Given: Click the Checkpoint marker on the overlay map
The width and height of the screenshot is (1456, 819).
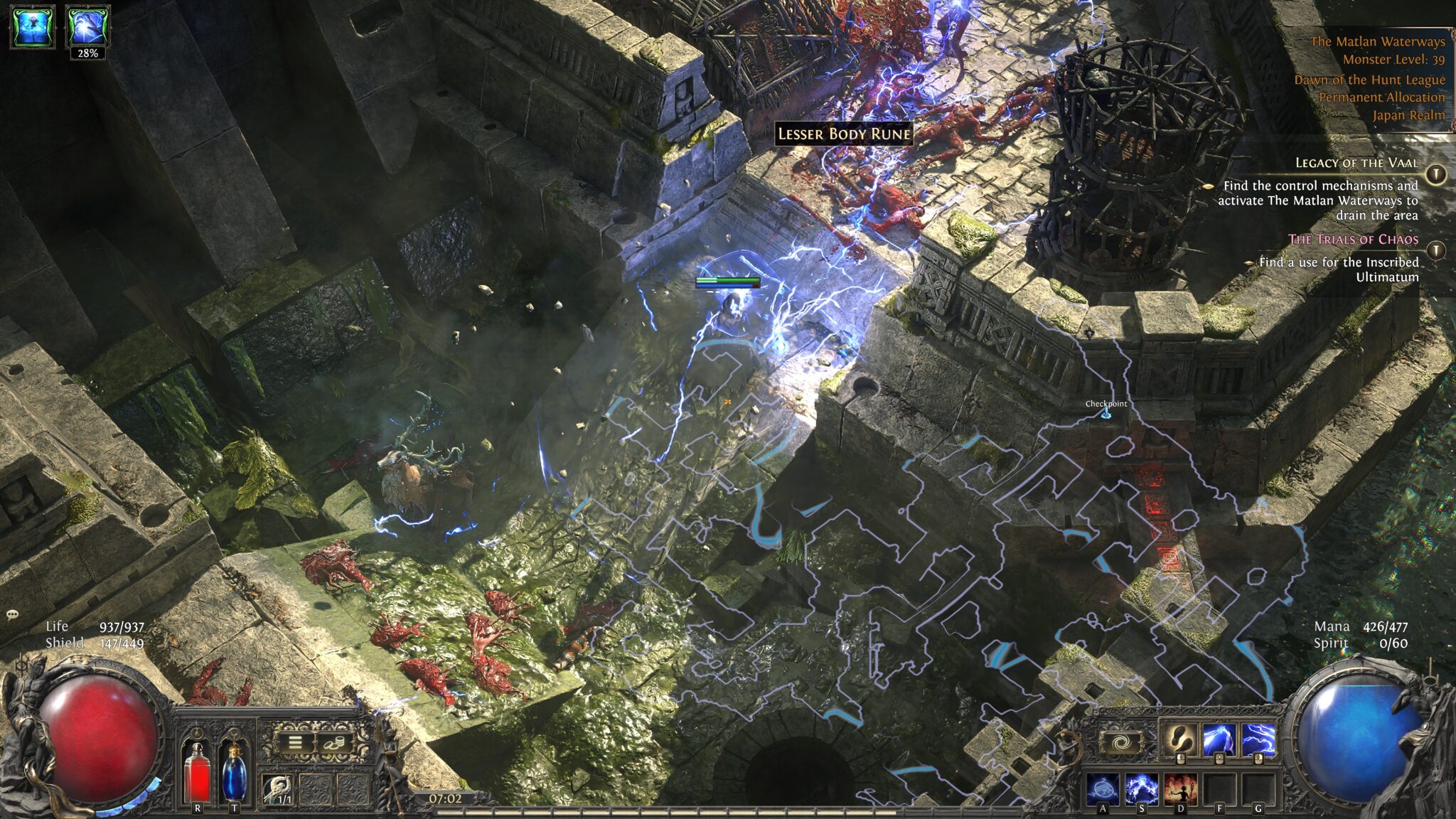Looking at the screenshot, I should tap(1105, 407).
